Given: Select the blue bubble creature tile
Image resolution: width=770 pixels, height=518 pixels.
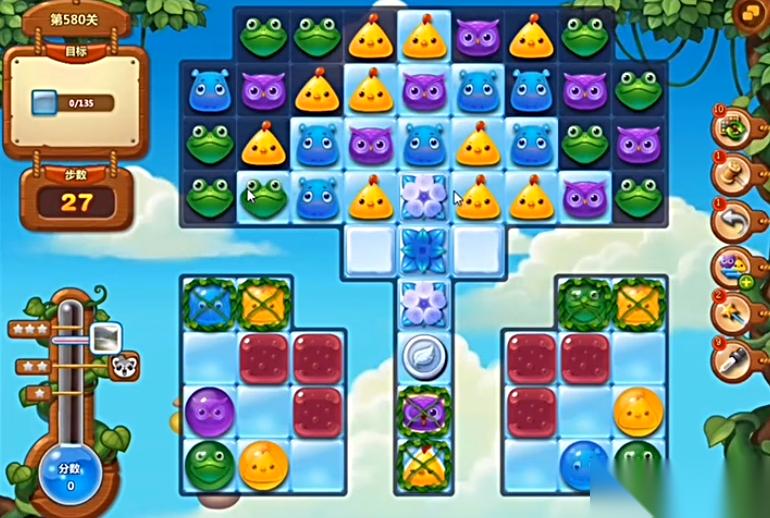Looking at the screenshot, I should click(584, 464).
